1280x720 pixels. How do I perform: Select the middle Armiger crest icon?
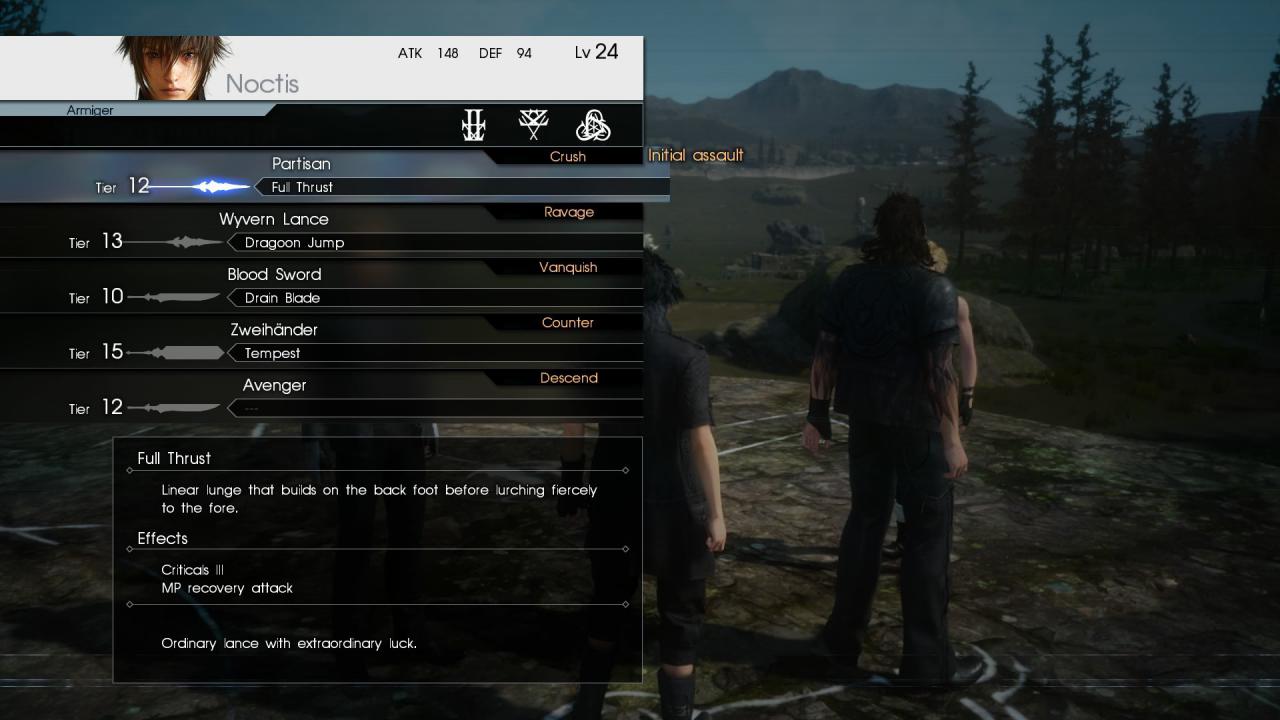534,123
